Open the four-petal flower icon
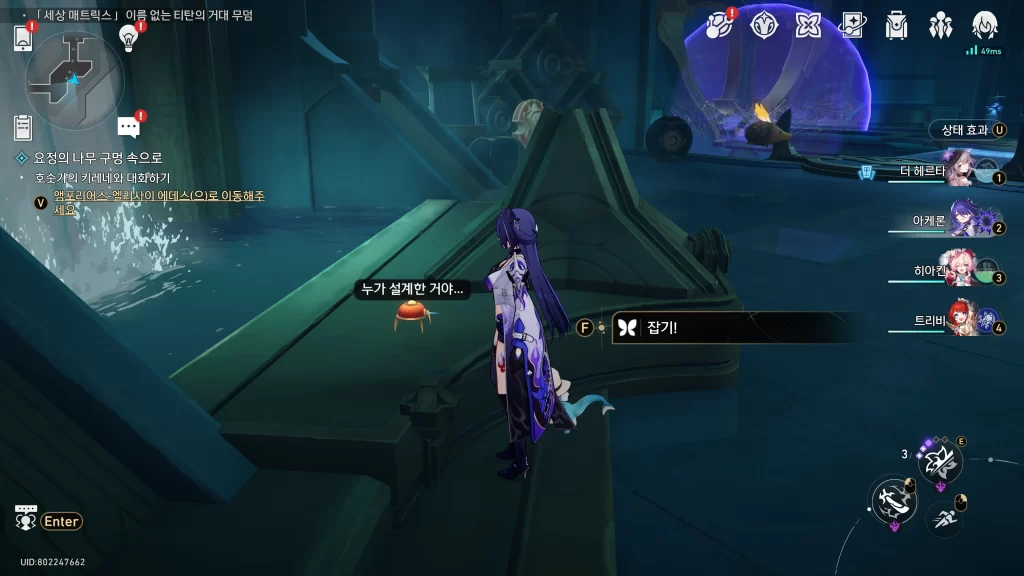 [809, 25]
